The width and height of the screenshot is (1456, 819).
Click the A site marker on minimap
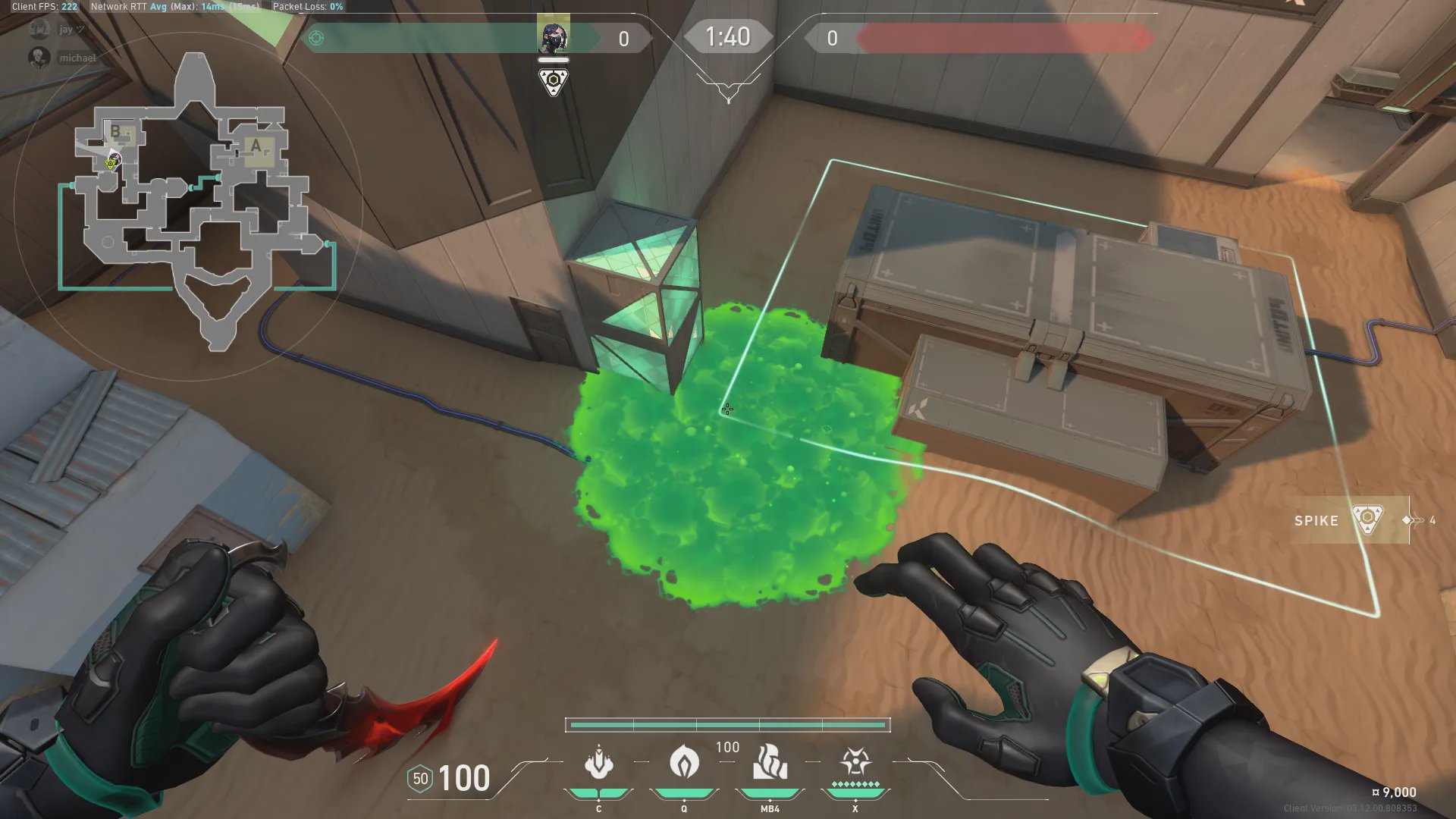256,146
